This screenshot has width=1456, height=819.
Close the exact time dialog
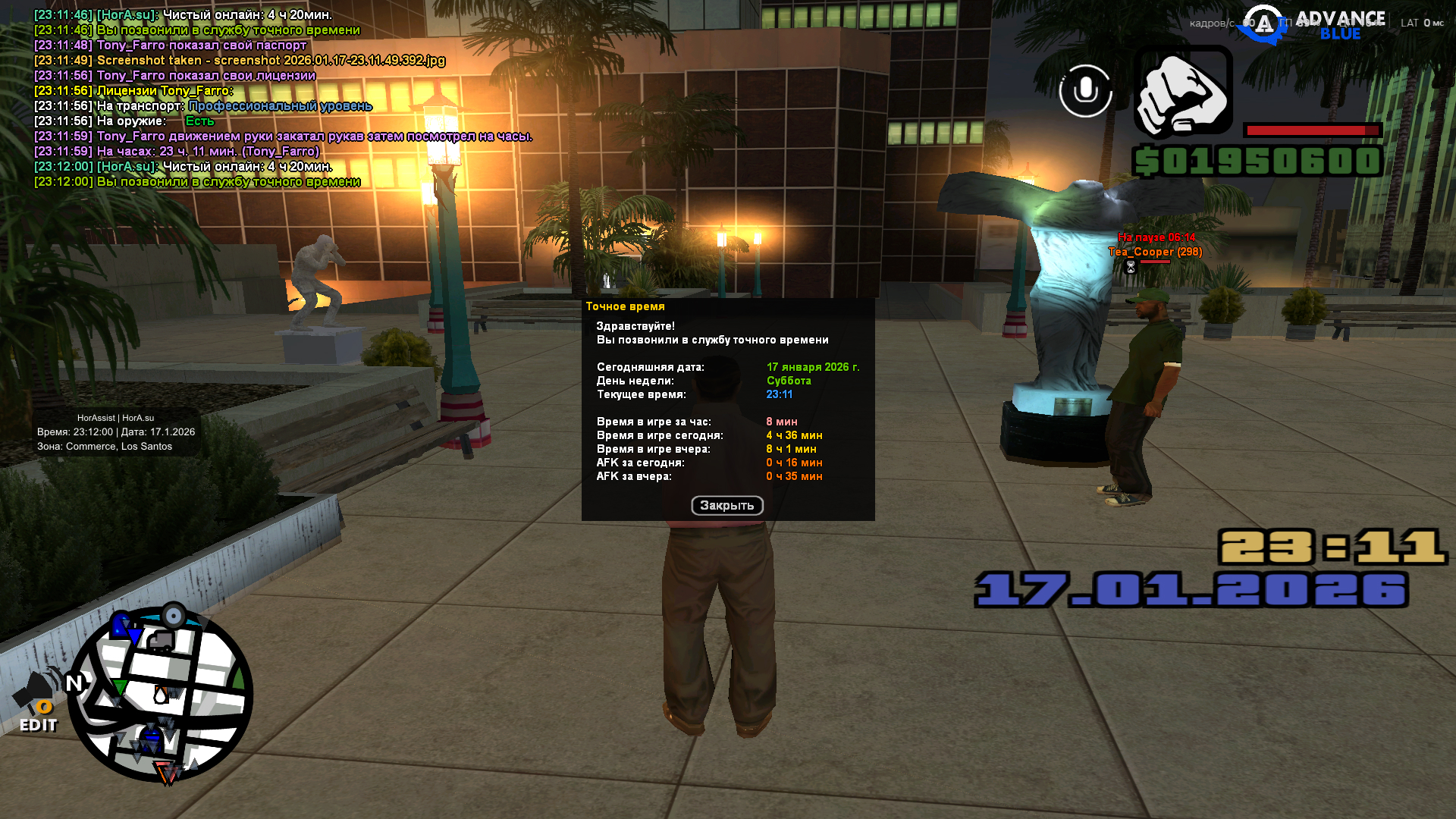pyautogui.click(x=726, y=506)
